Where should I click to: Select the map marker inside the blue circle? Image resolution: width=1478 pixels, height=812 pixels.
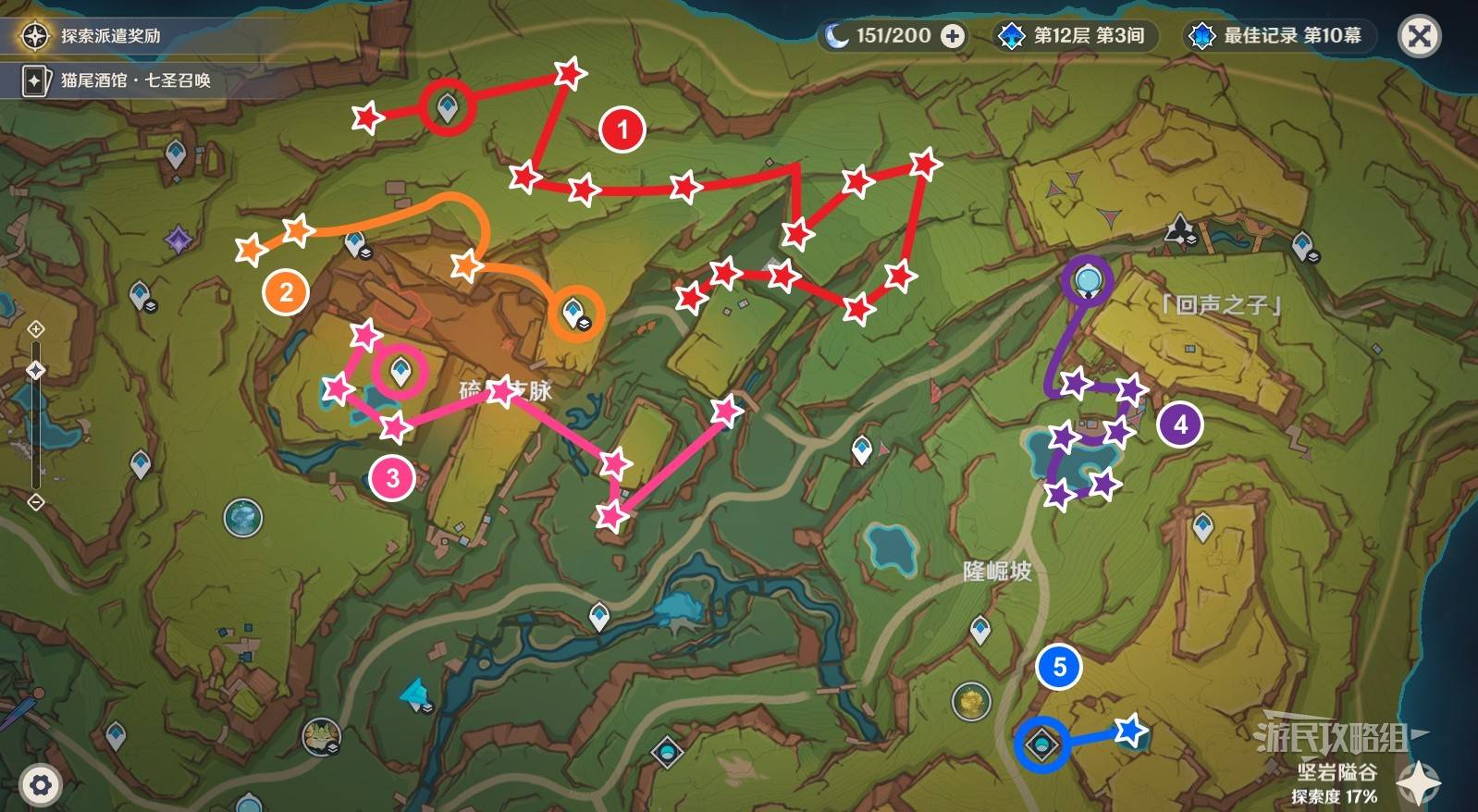tap(1042, 744)
